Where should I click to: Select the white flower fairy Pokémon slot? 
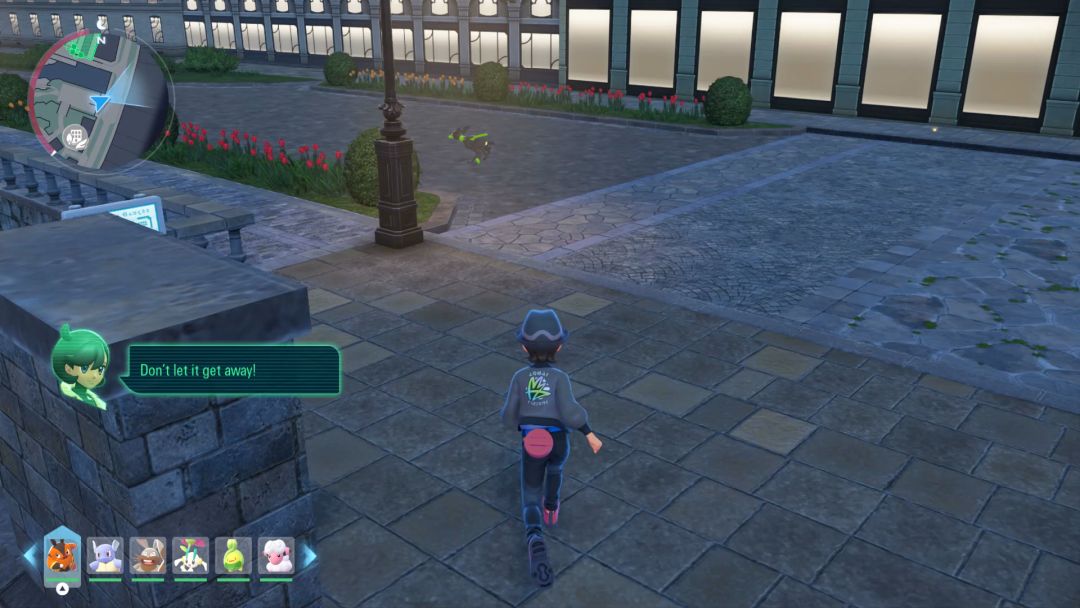point(190,555)
